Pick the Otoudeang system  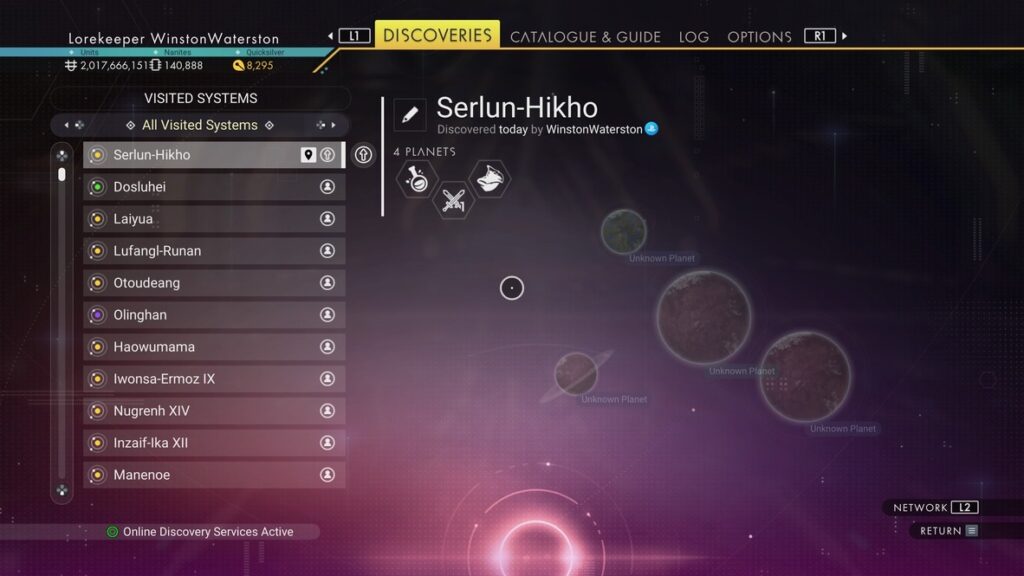[214, 283]
